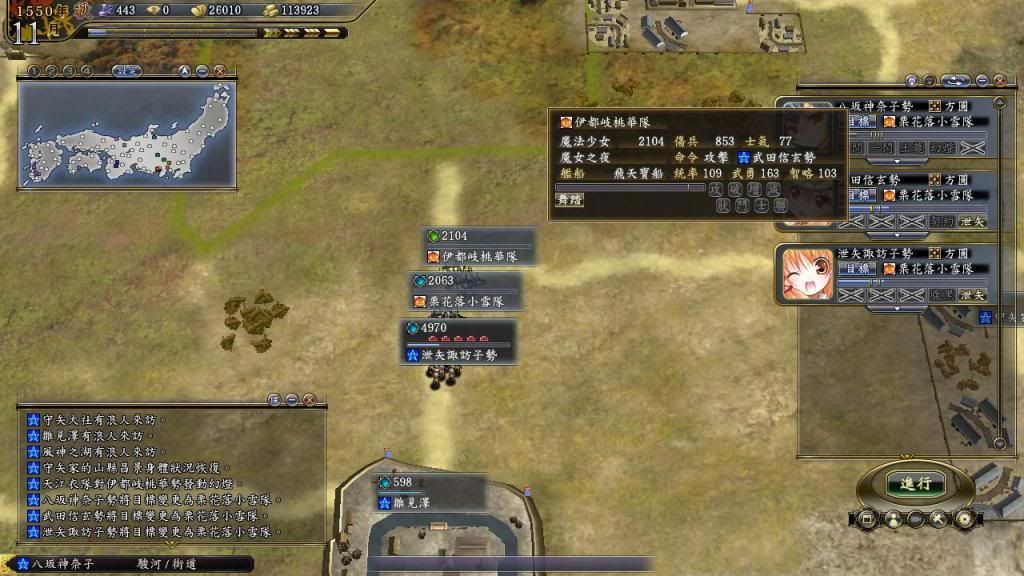Click the 舞踏 skill button in unit info
Screen dimensions: 1024x576
pyautogui.click(x=570, y=199)
